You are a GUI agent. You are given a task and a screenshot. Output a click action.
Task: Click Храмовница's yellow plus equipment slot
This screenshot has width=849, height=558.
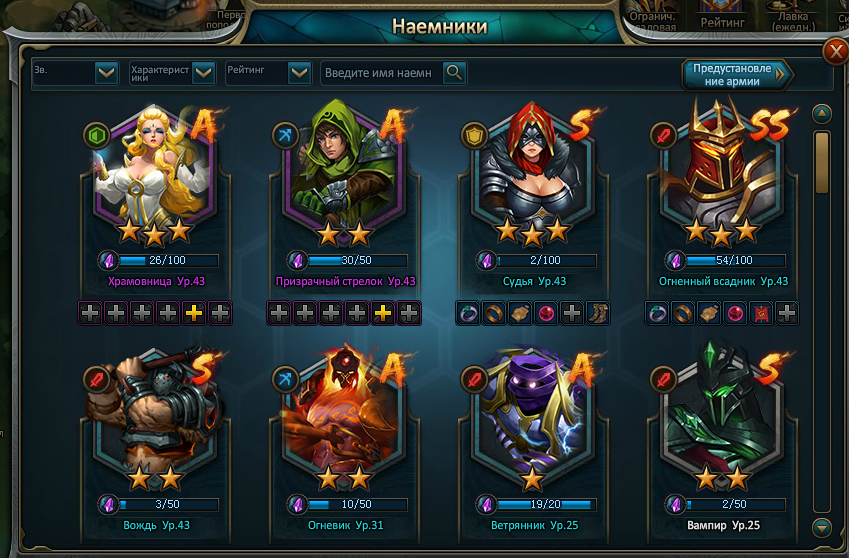[x=194, y=313]
